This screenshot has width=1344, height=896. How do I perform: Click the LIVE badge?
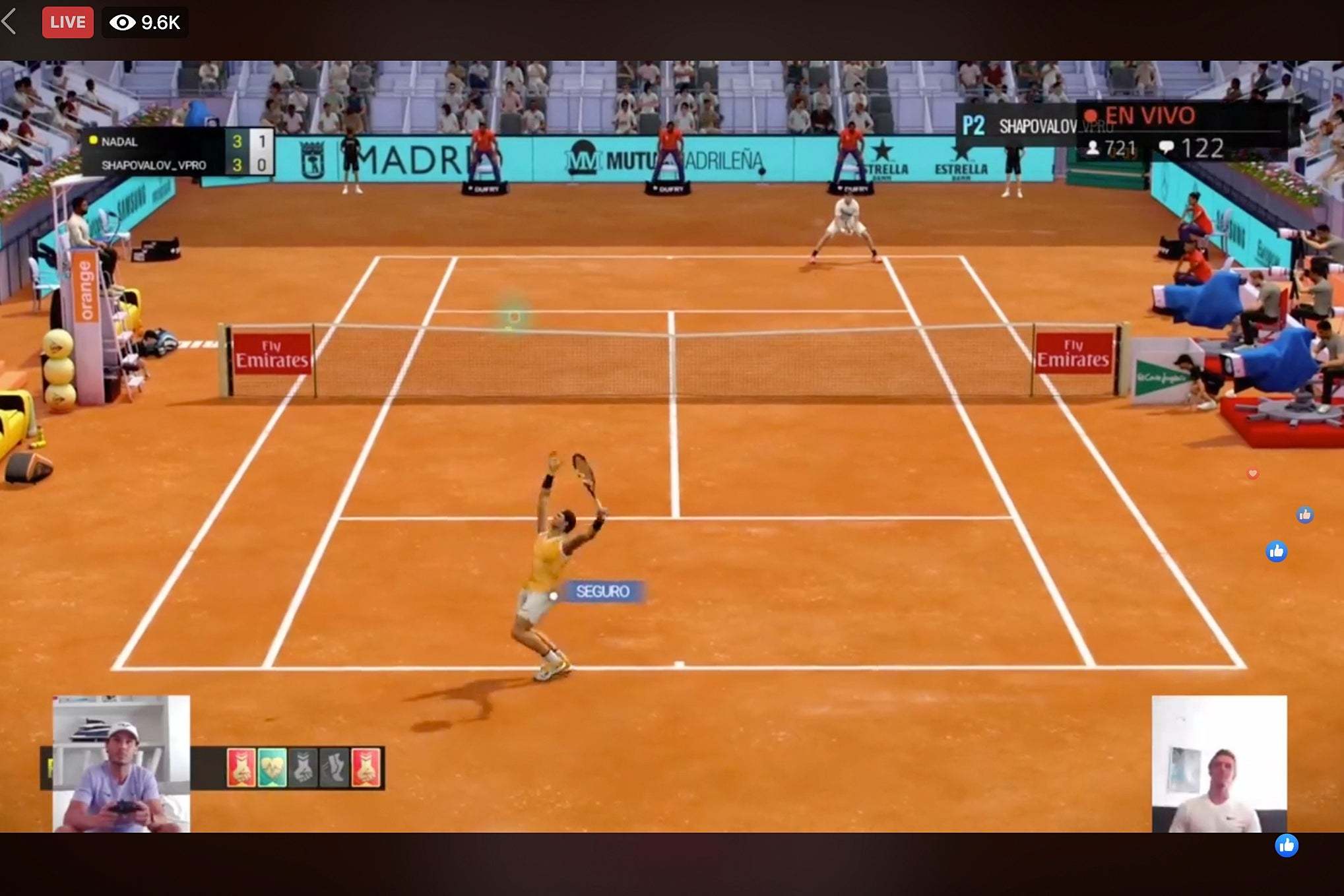tap(67, 22)
